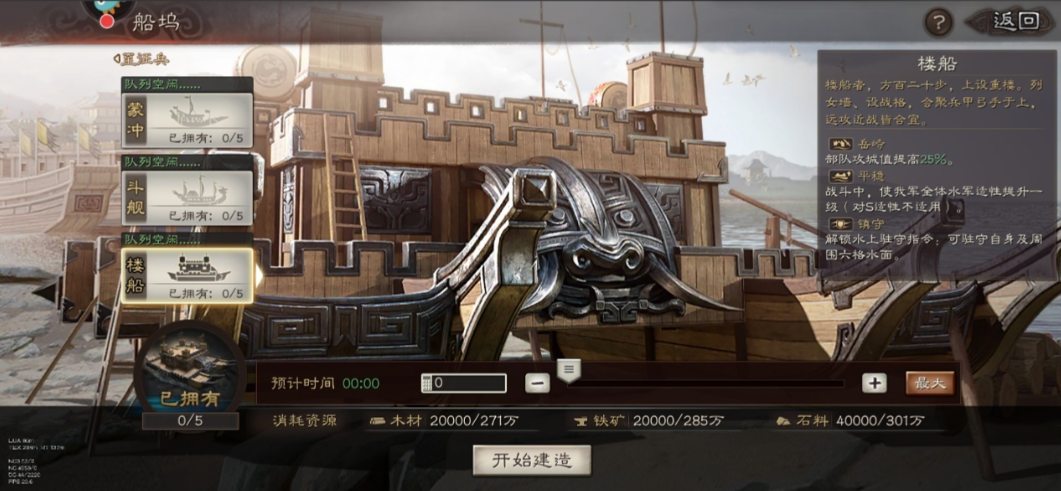The height and width of the screenshot is (491, 1061).
Task: Click the quantity slider handle
Action: 569,371
